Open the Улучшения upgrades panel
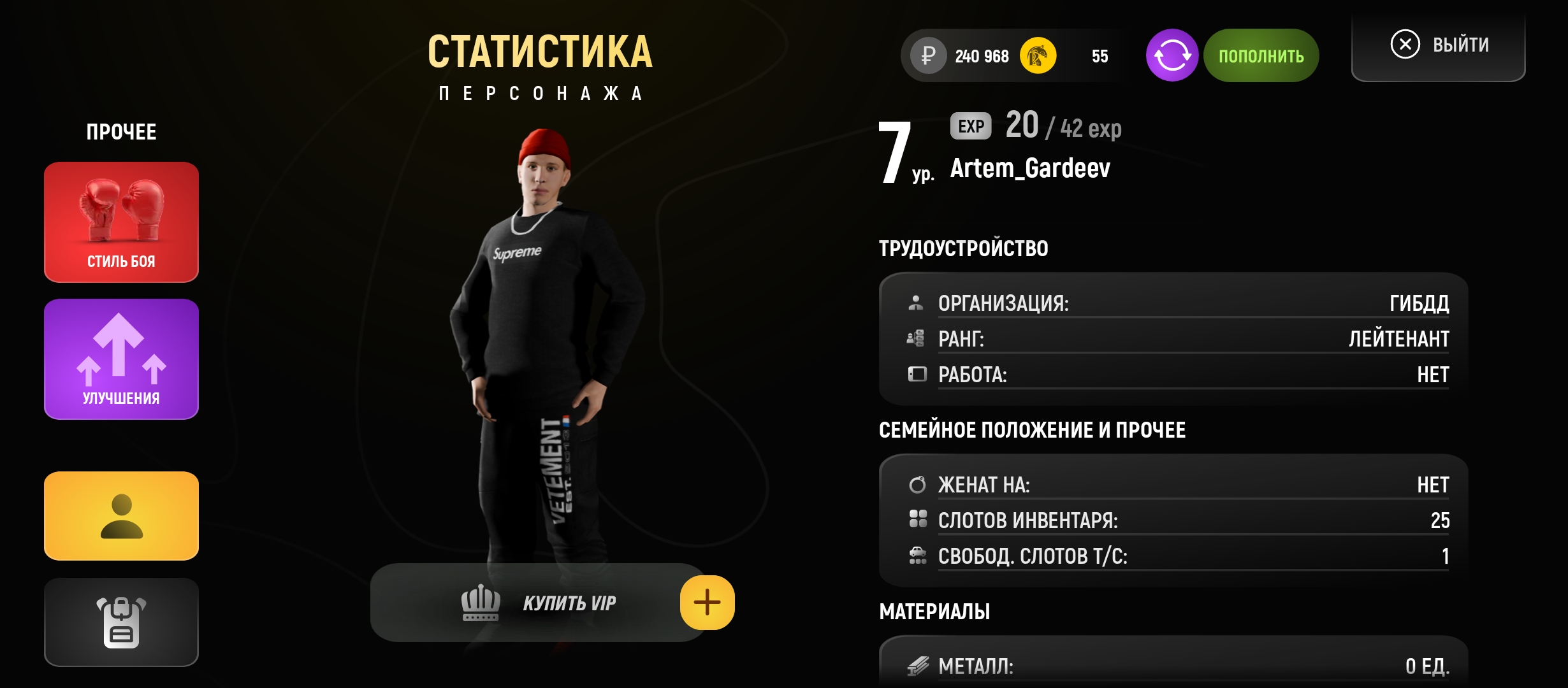Screen dimensions: 1568x688 121,359
